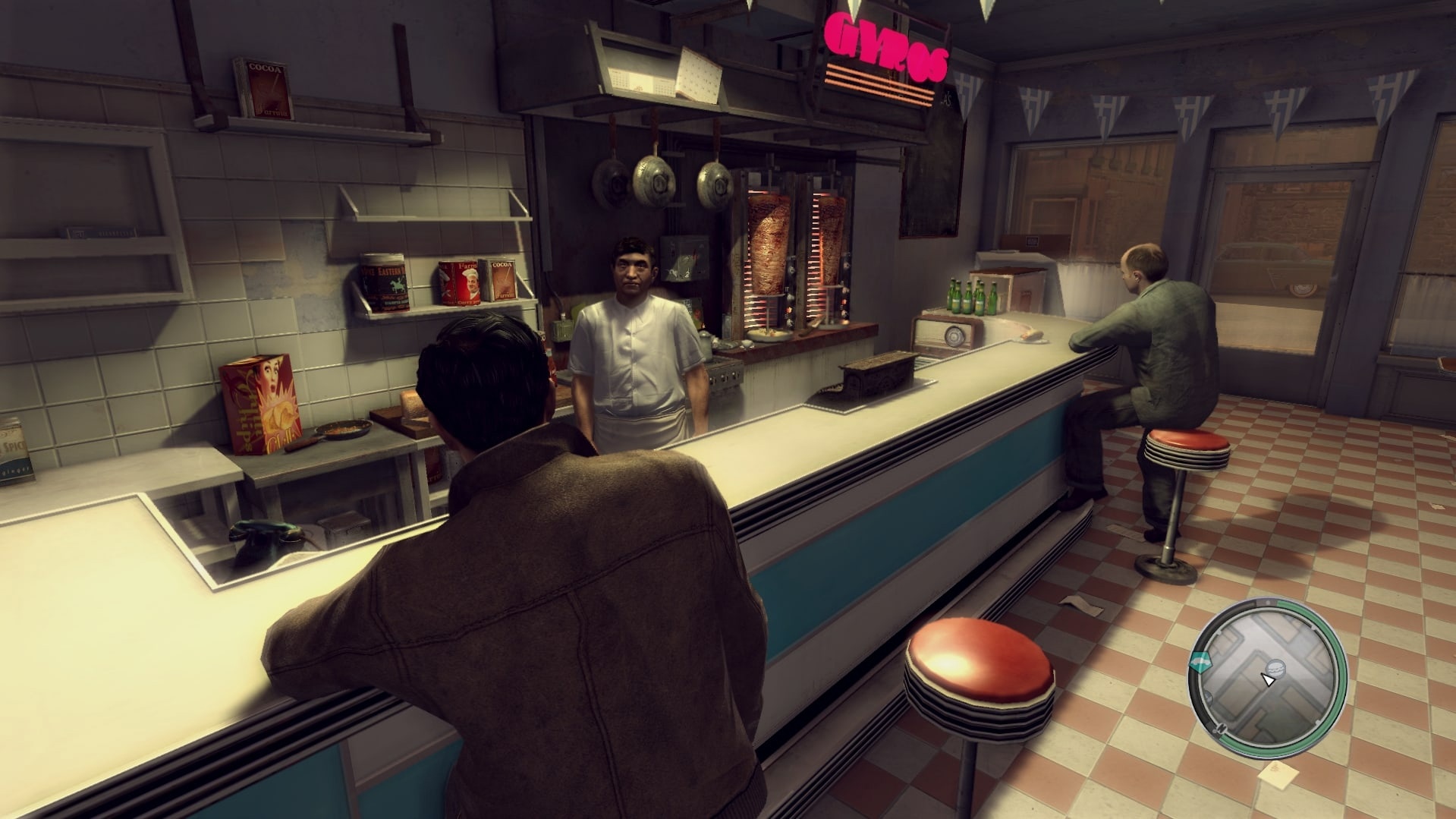This screenshot has height=819, width=1456.
Task: Click the circular minimap
Action: tap(1267, 672)
